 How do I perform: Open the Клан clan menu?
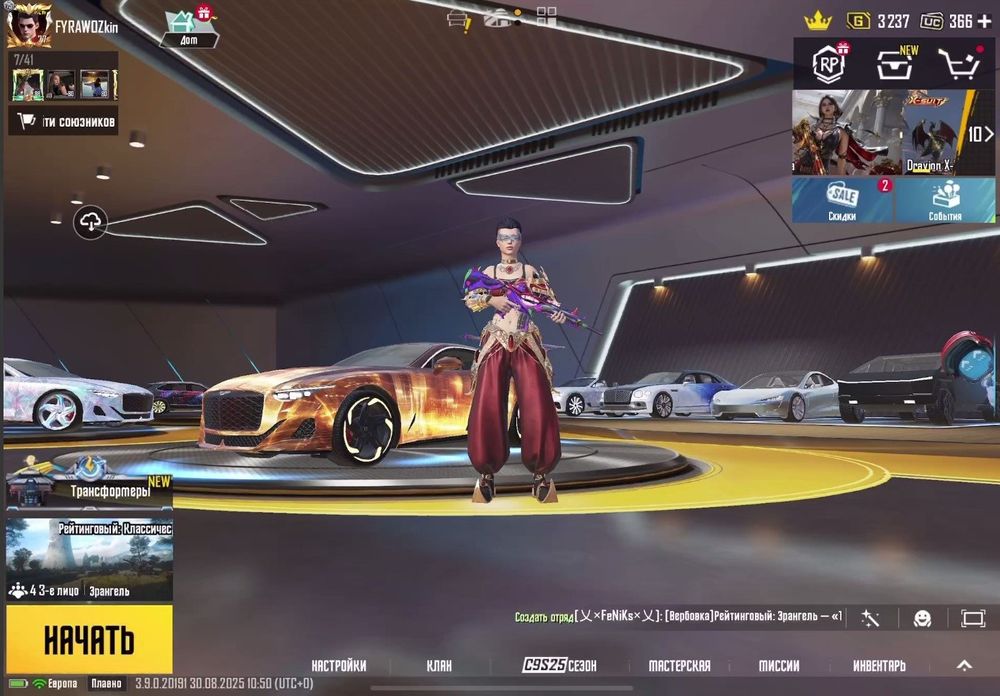pyautogui.click(x=439, y=665)
